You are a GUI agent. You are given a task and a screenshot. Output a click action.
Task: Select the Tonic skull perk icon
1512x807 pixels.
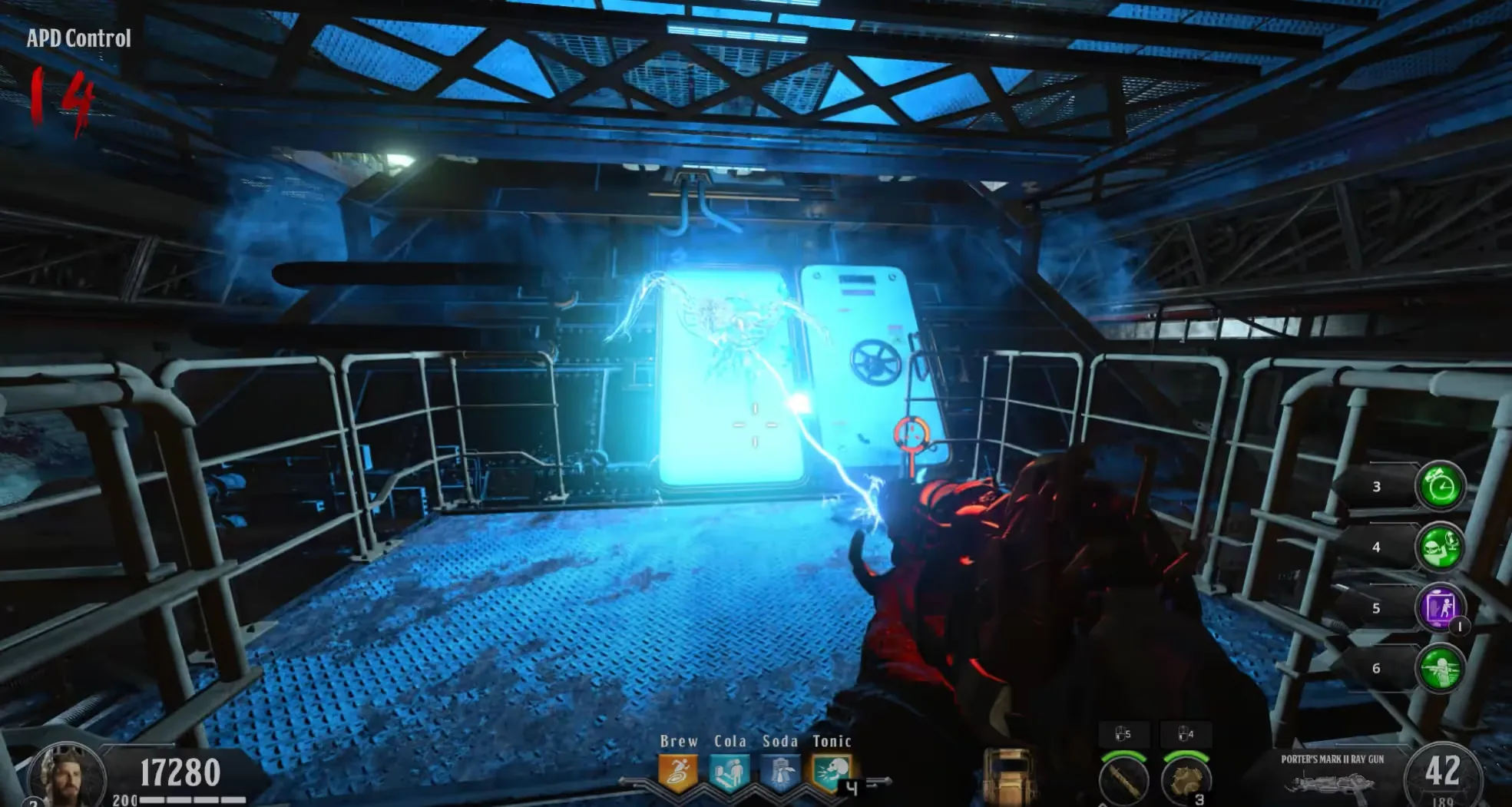point(831,774)
